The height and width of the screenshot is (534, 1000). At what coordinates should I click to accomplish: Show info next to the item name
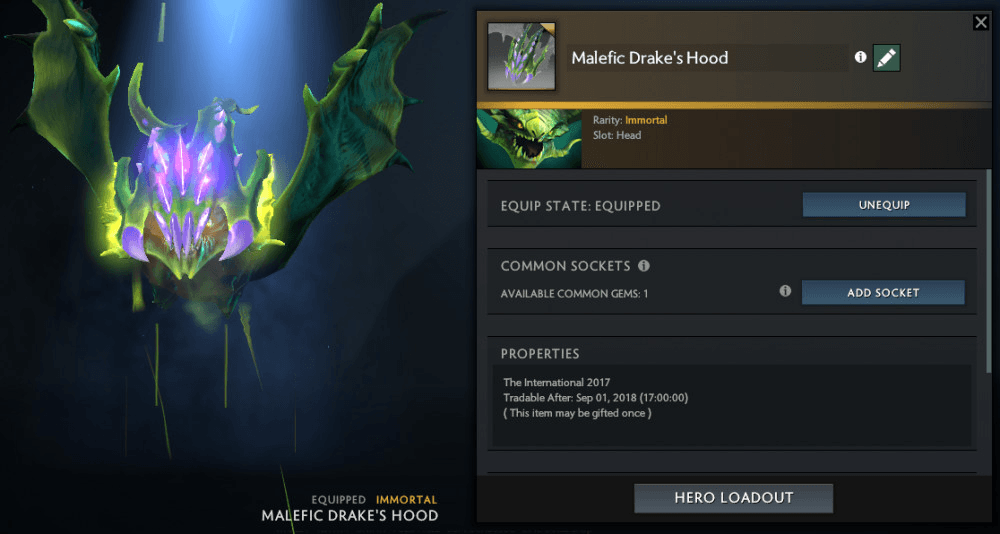click(x=860, y=58)
